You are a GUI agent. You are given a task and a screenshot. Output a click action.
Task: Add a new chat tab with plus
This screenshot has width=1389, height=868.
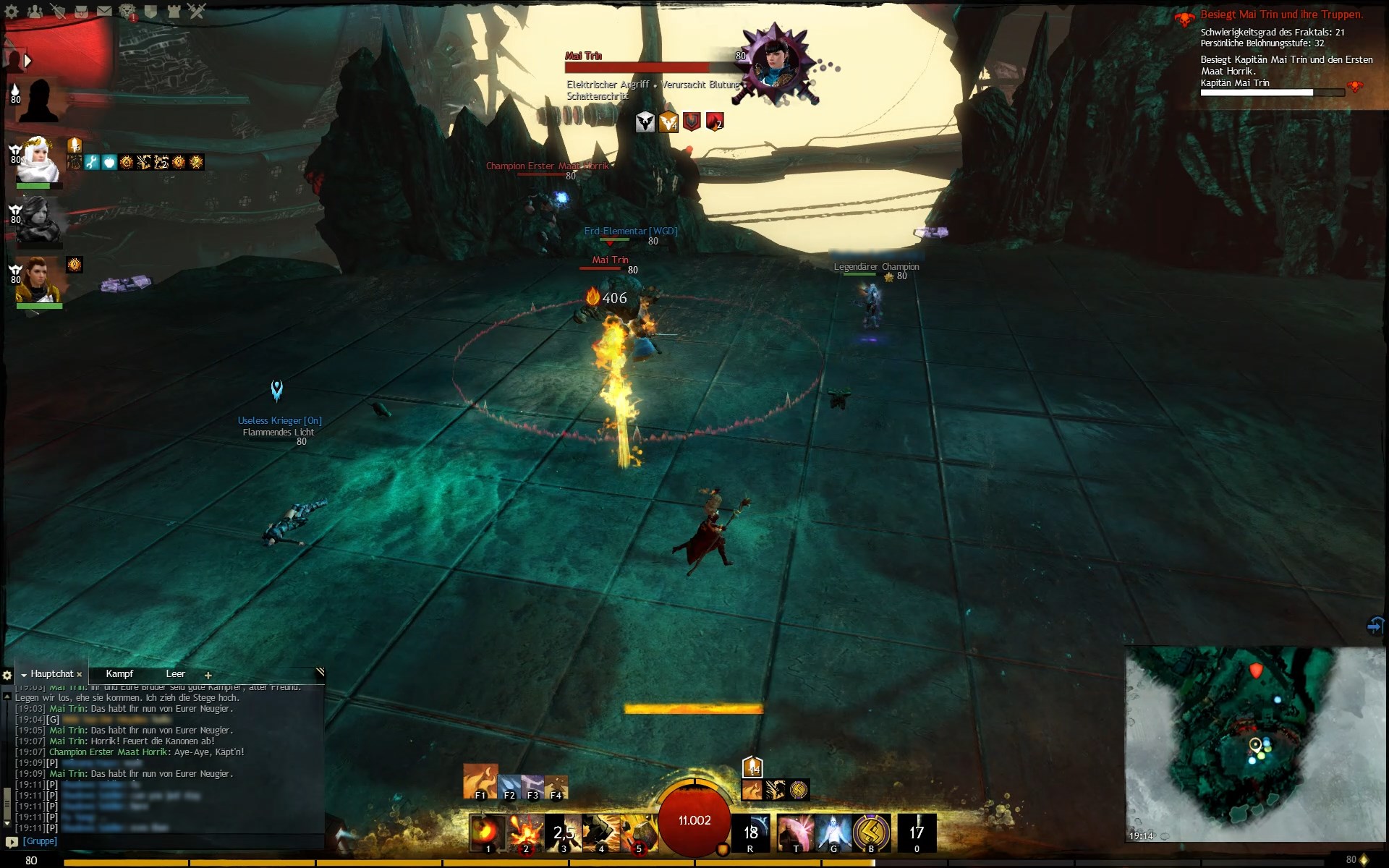pos(208,675)
